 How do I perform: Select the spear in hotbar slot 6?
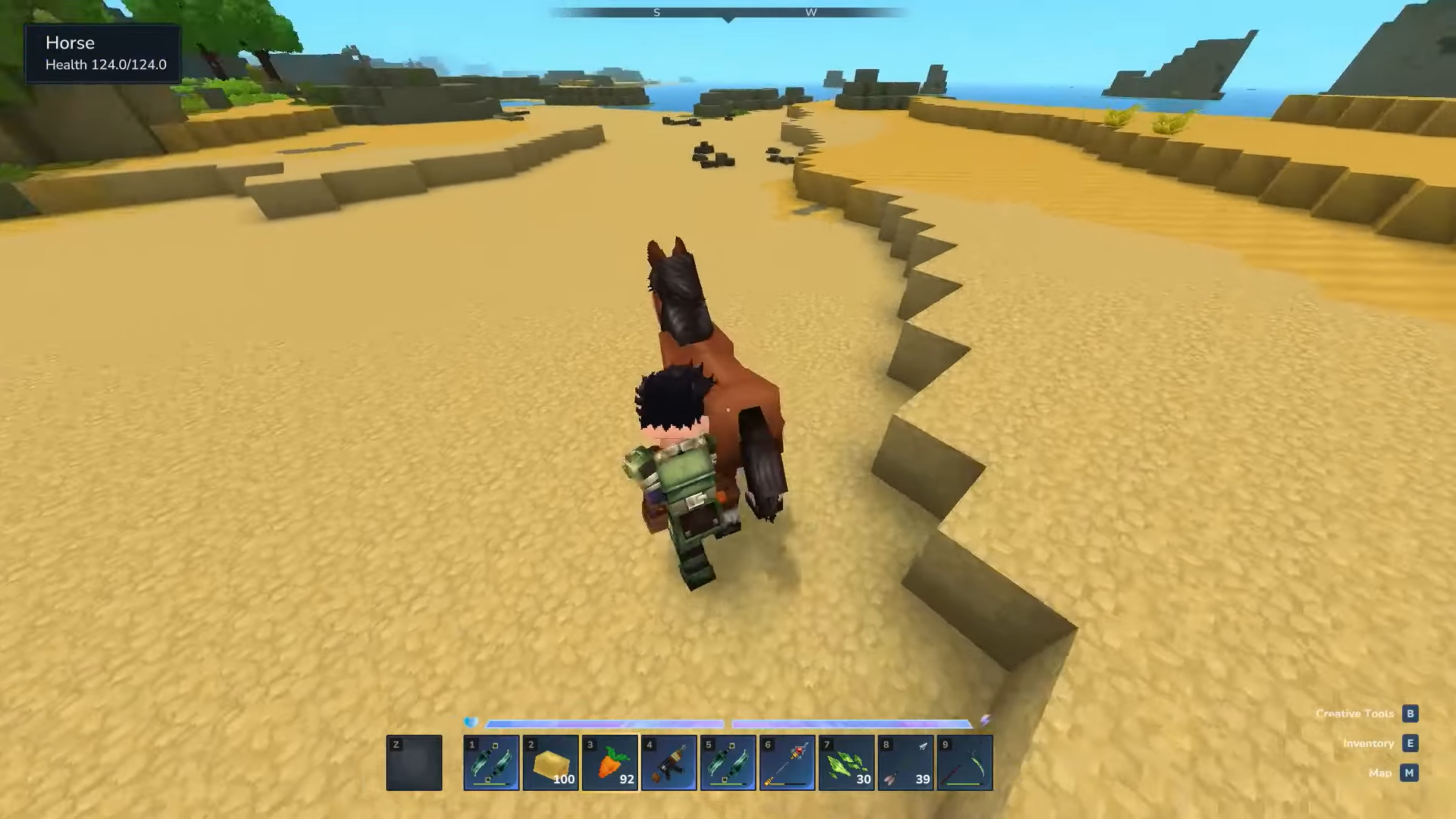tap(787, 762)
